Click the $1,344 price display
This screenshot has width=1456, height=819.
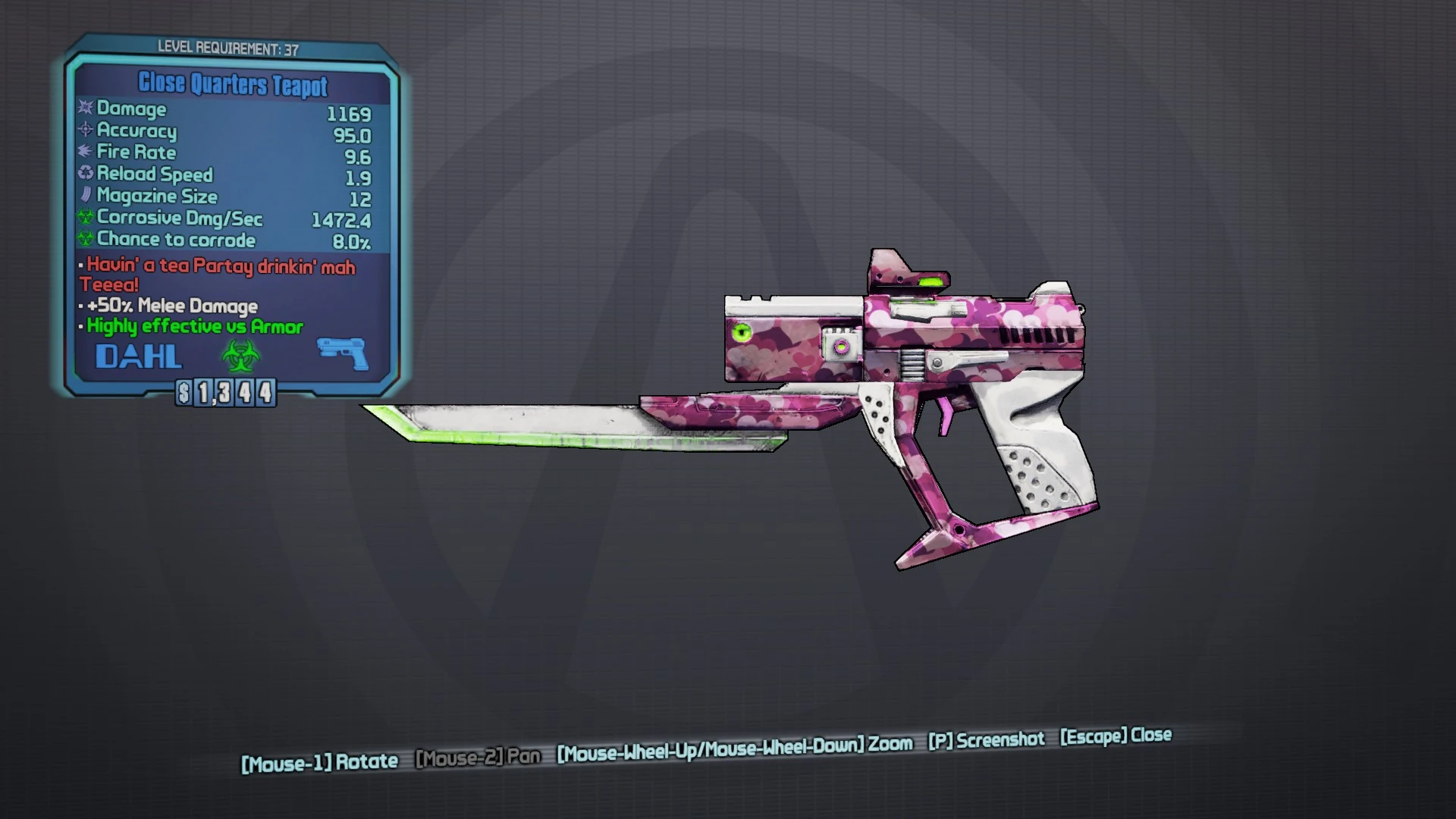(x=224, y=393)
